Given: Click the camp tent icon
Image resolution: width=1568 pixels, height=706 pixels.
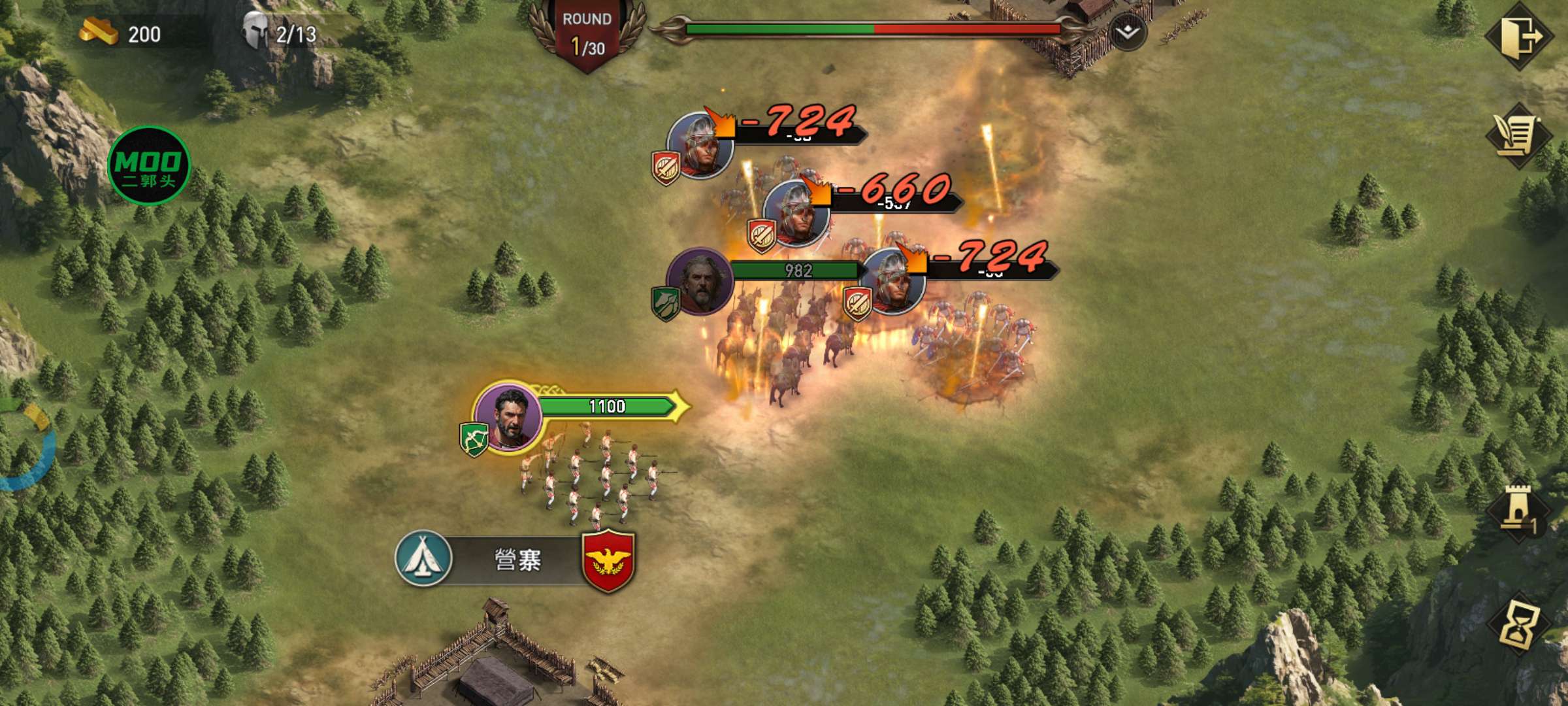Looking at the screenshot, I should coord(424,558).
